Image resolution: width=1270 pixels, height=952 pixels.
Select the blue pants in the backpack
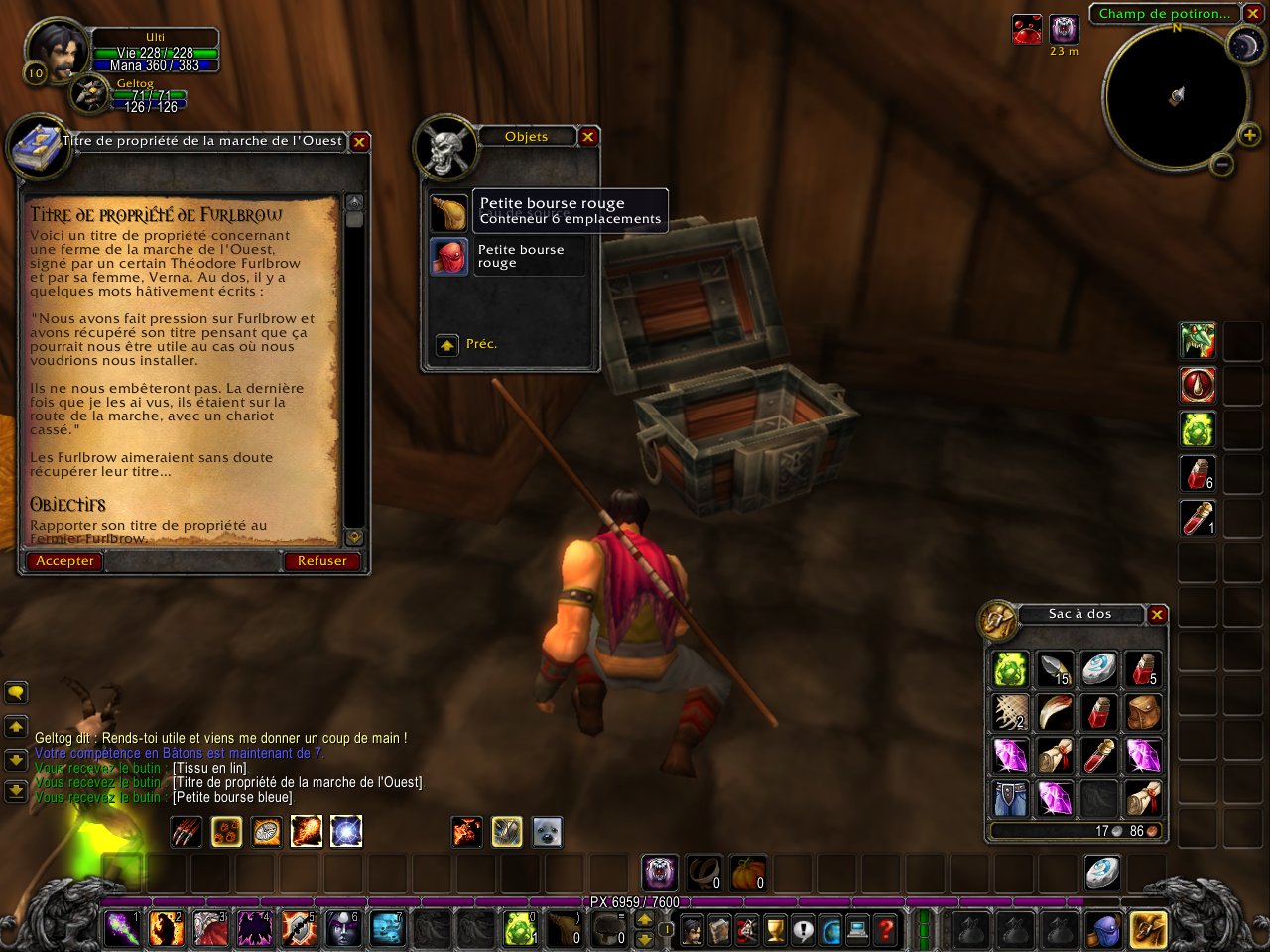click(x=1011, y=798)
